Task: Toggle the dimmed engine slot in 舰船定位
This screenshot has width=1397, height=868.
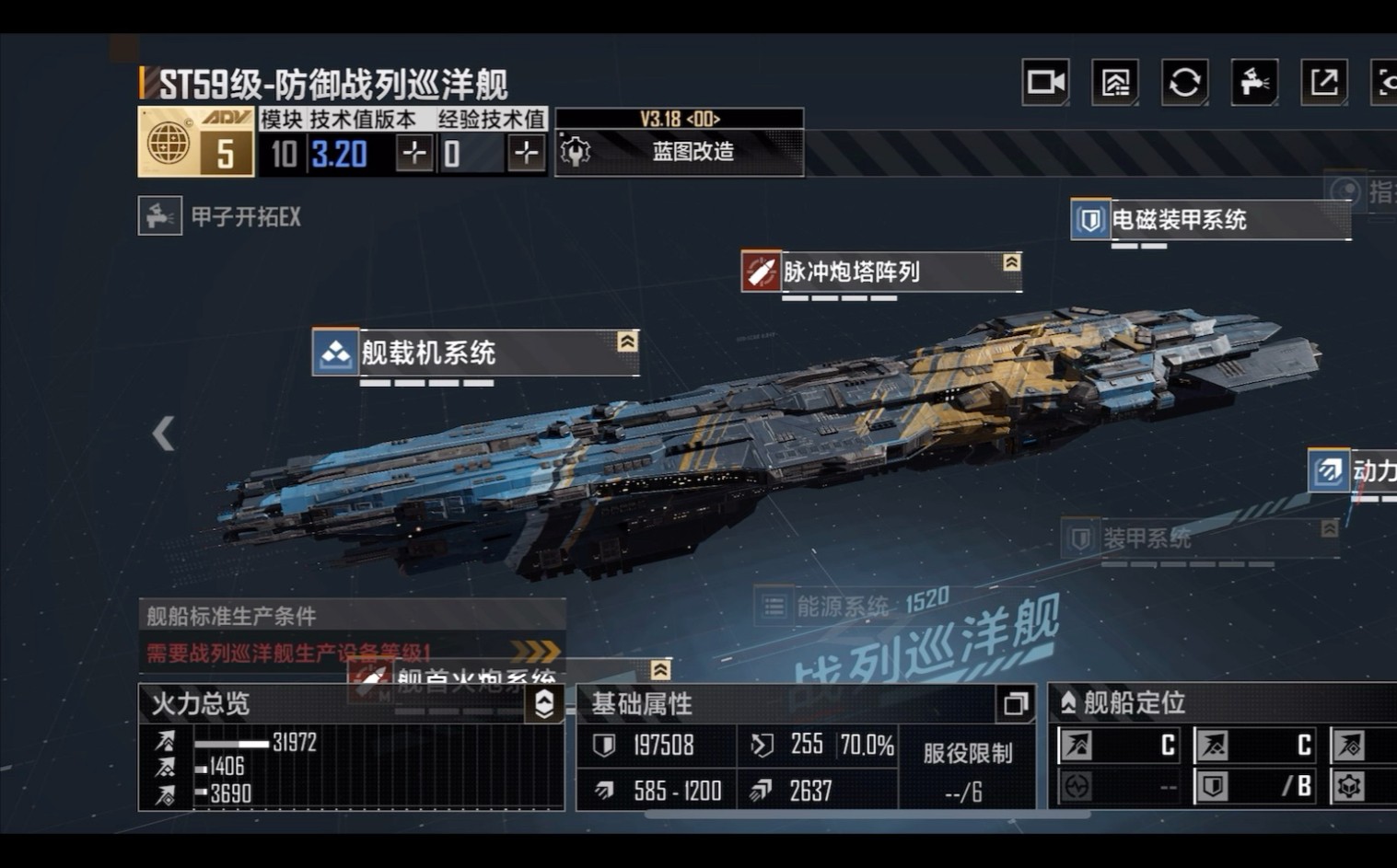Action: point(1076,788)
